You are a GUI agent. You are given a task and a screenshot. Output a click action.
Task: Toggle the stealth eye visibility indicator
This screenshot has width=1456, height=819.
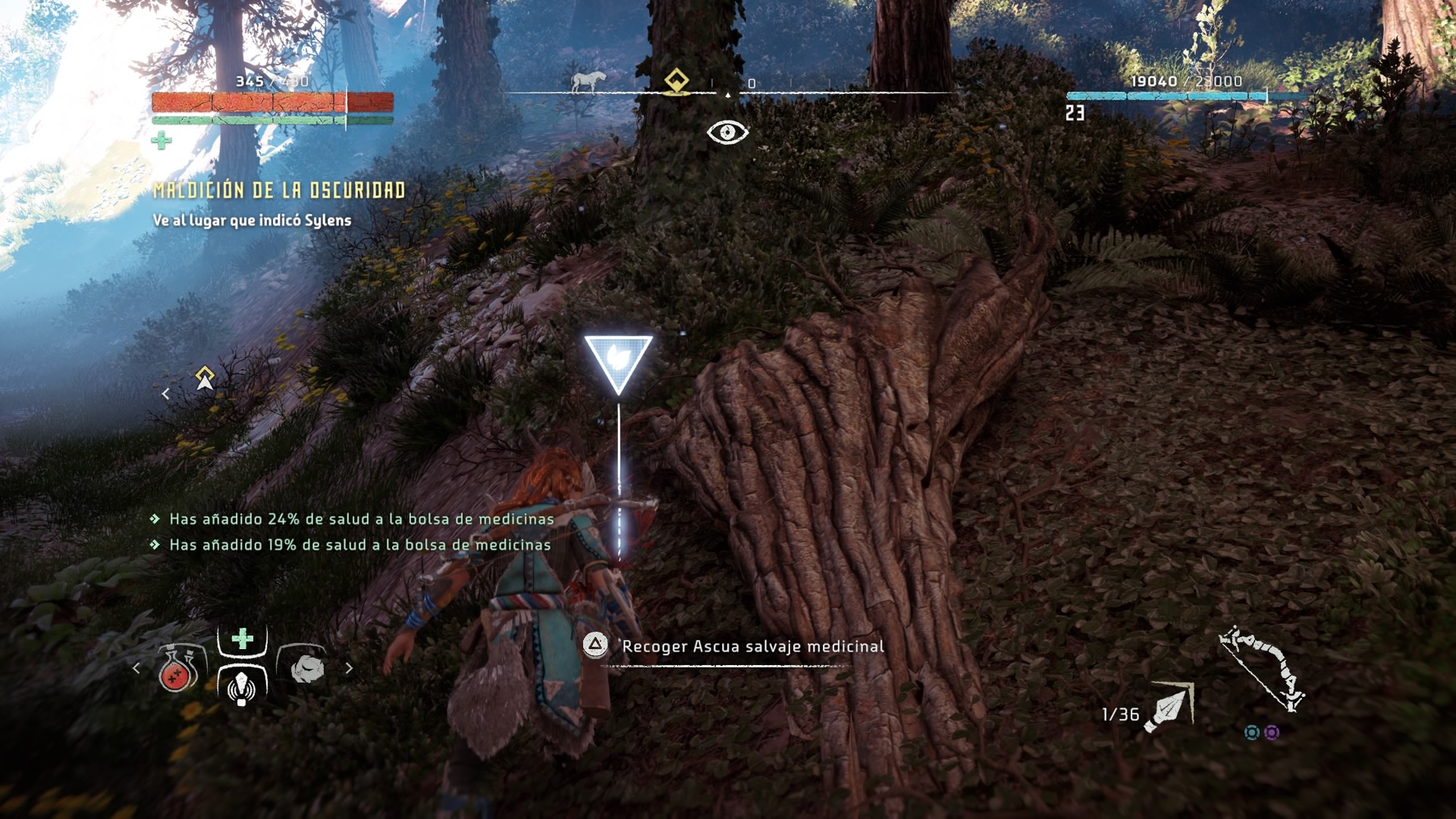pyautogui.click(x=727, y=133)
